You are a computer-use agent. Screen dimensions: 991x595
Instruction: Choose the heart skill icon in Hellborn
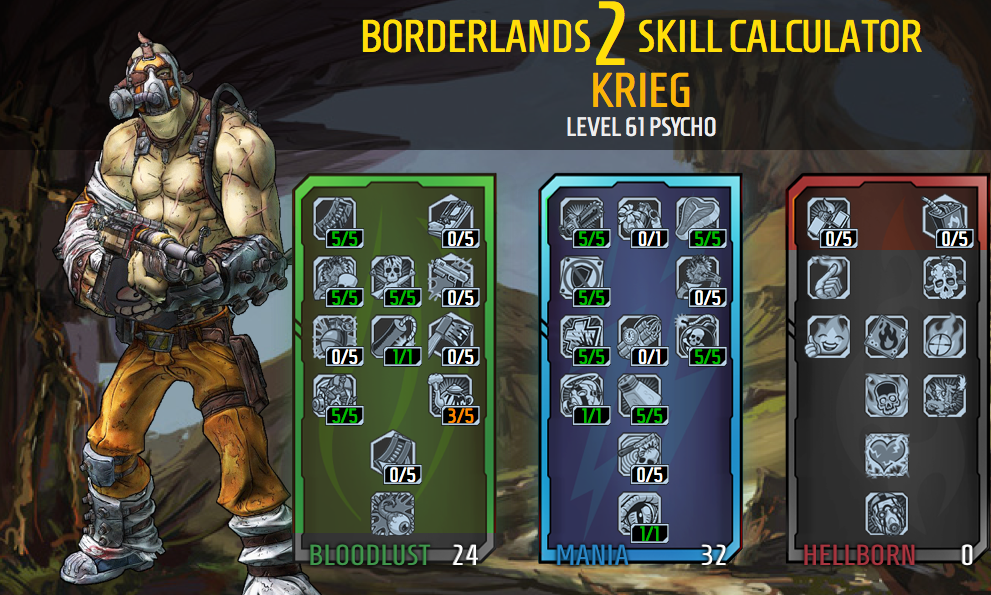(x=886, y=453)
